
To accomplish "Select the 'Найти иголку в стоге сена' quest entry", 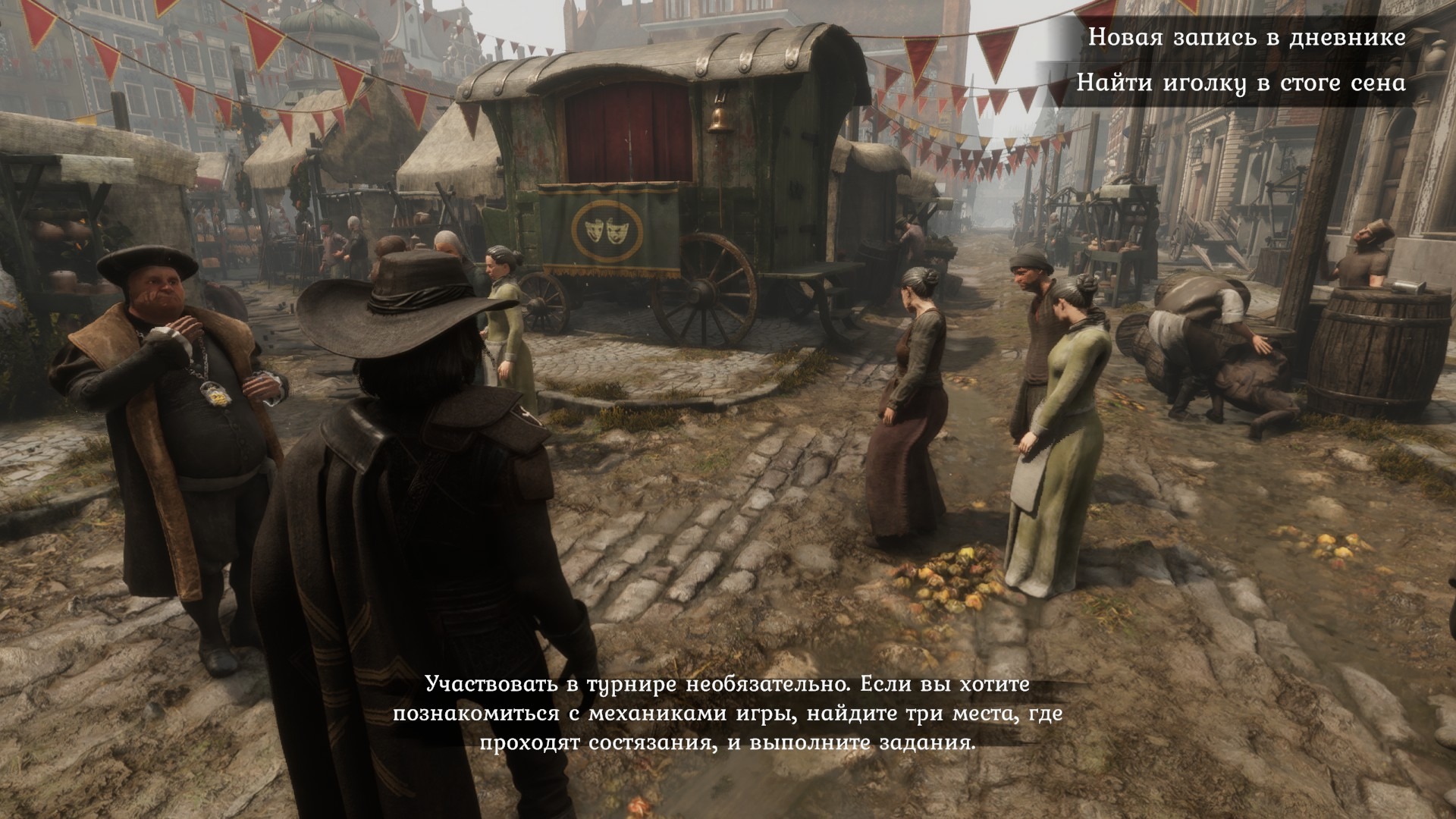I will tap(1241, 83).
